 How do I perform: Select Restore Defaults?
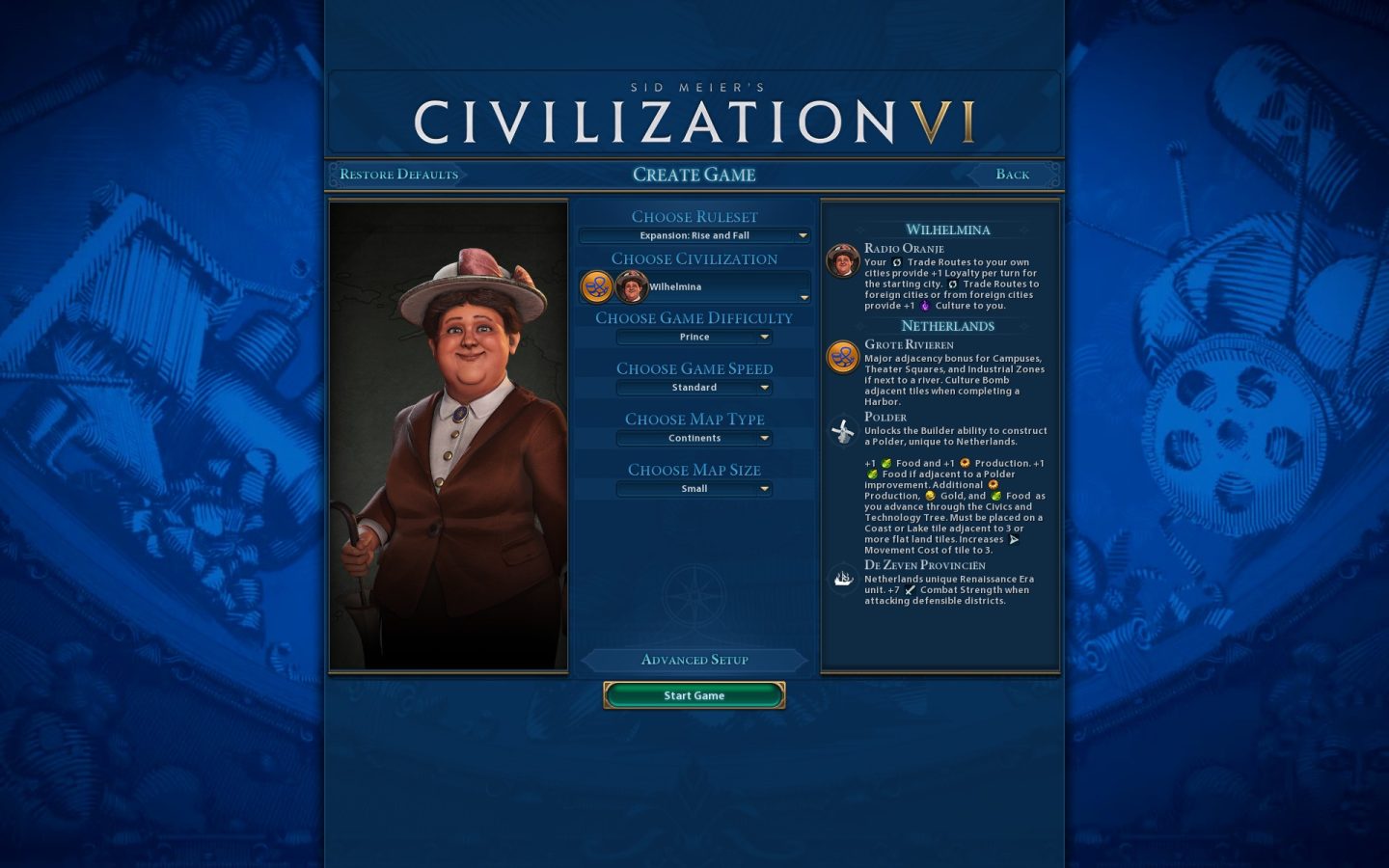point(398,174)
